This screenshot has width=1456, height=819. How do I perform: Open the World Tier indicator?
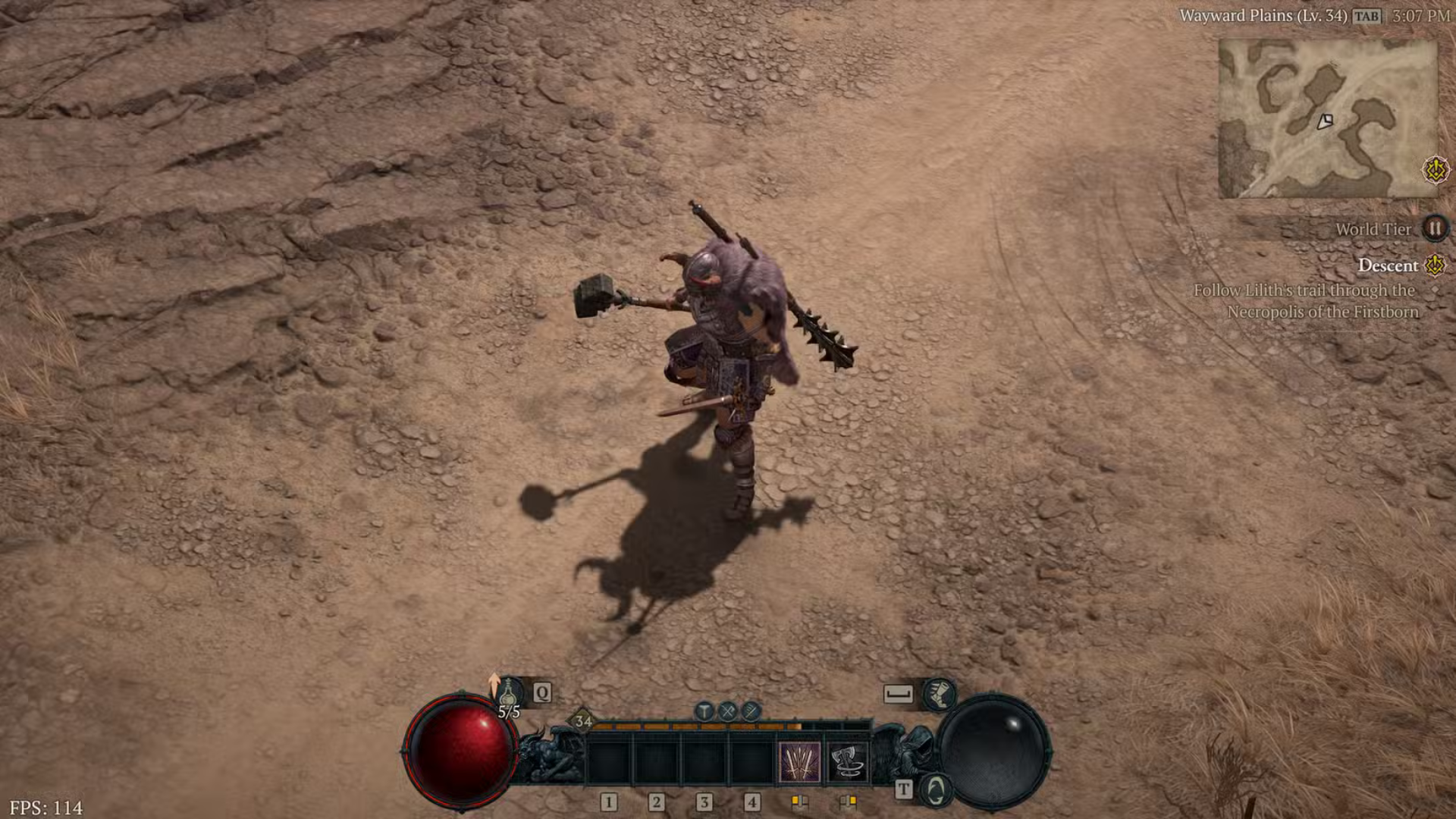[1434, 228]
